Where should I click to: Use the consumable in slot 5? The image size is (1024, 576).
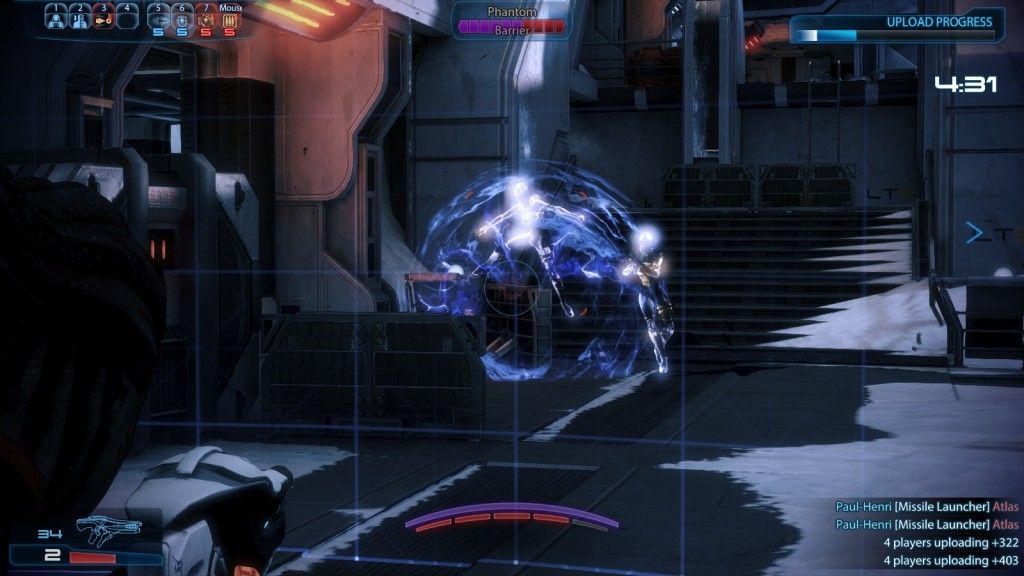pyautogui.click(x=158, y=19)
